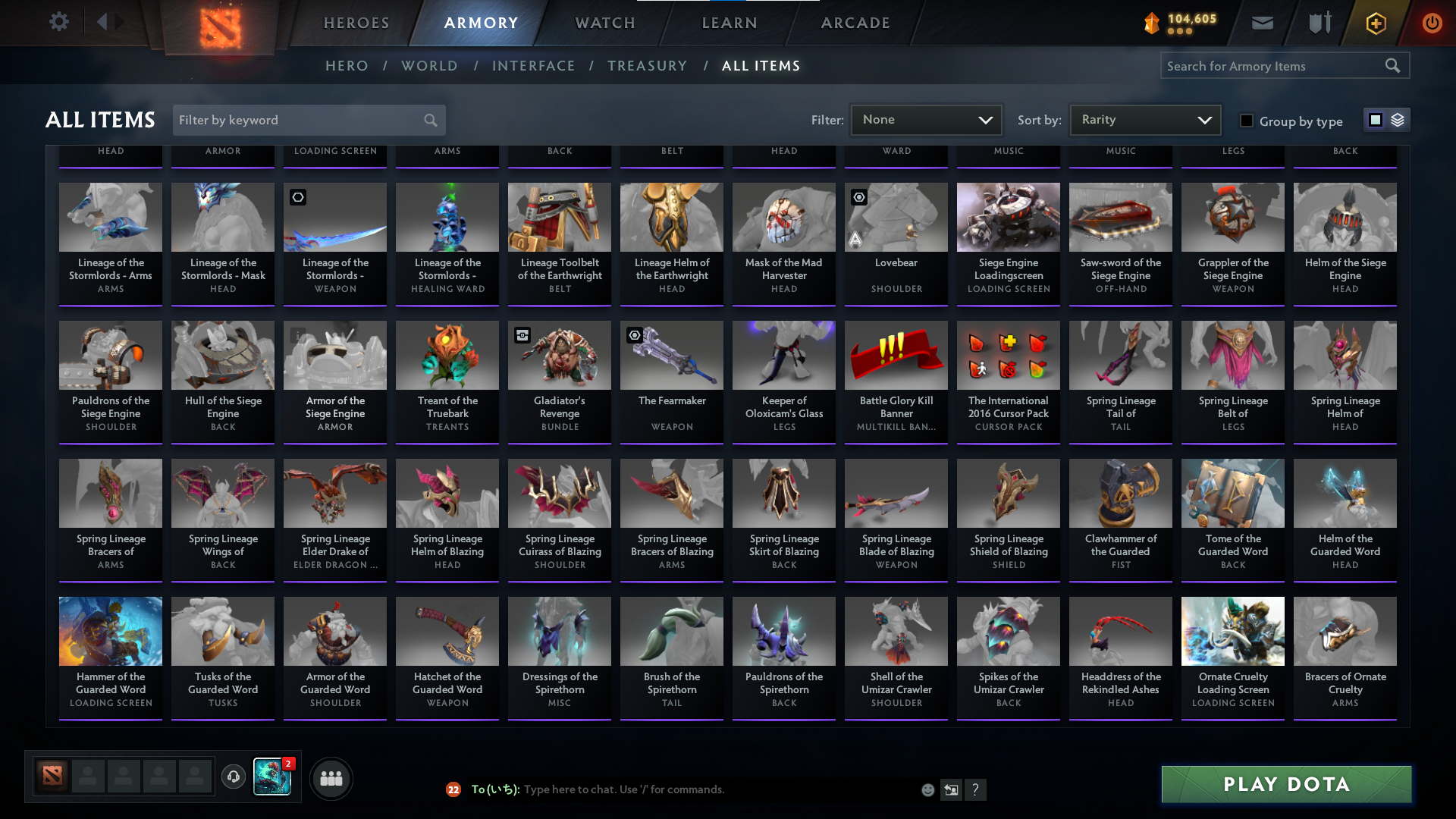Viewport: 1456px width, 819px height.
Task: Open the Filter None dropdown
Action: click(x=926, y=119)
